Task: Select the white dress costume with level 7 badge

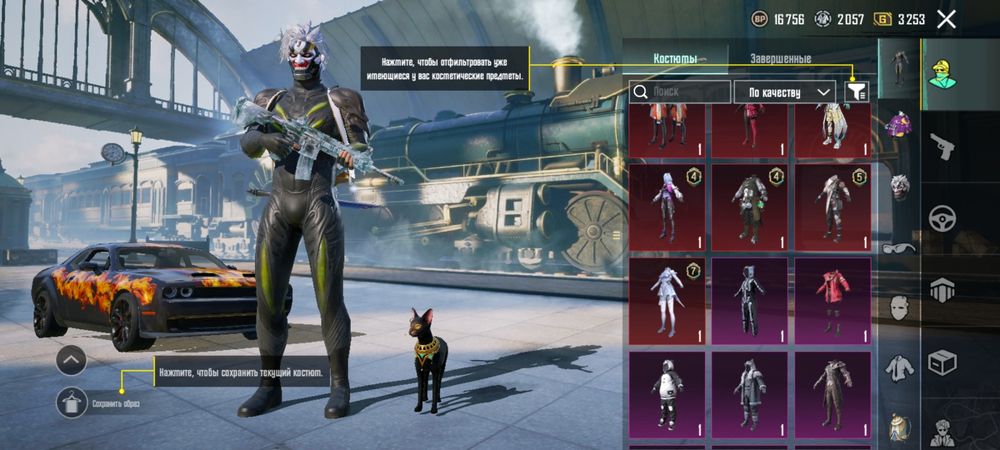Action: coord(667,300)
